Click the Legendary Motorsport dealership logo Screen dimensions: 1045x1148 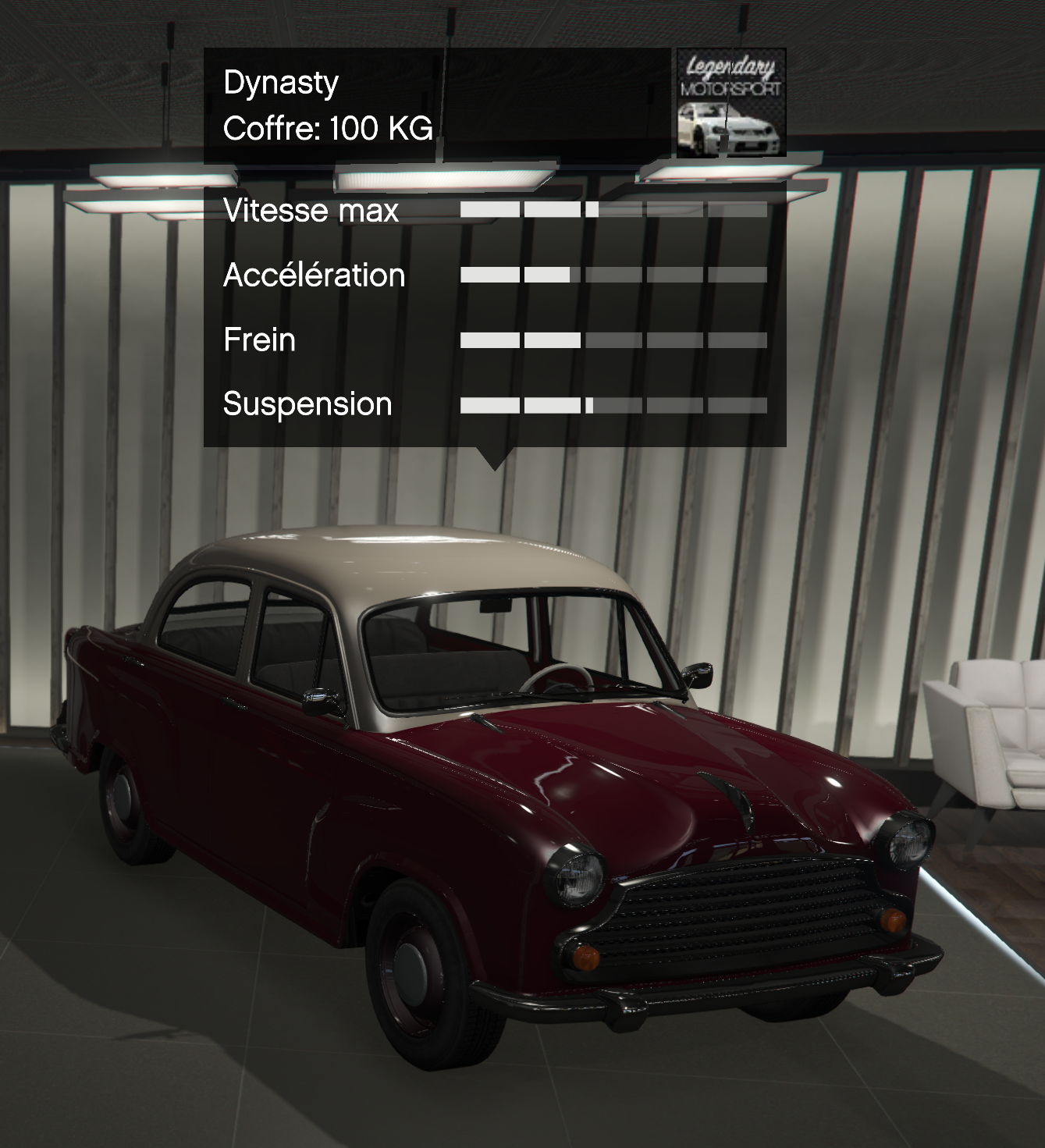click(x=730, y=102)
